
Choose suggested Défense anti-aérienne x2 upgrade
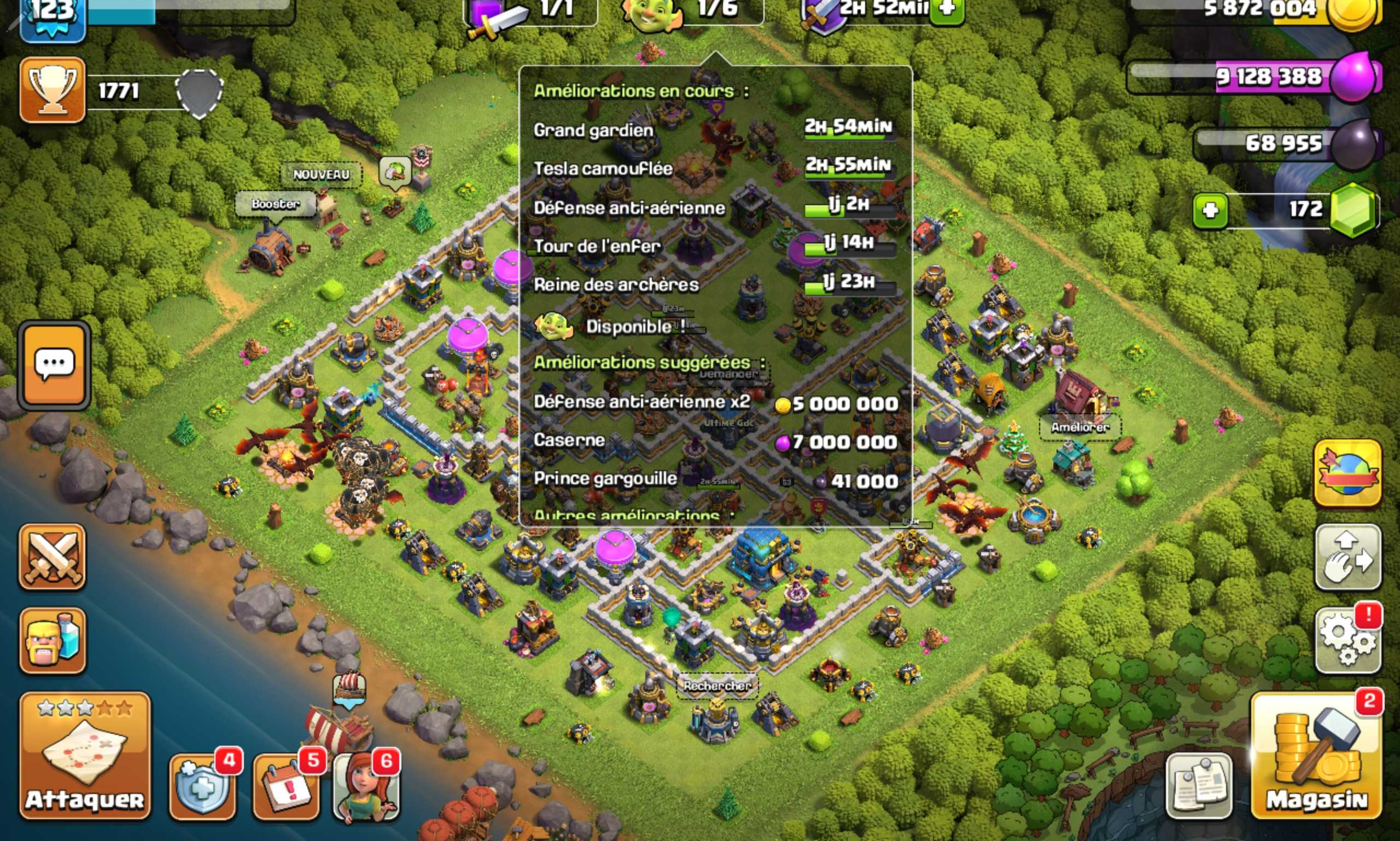click(715, 402)
